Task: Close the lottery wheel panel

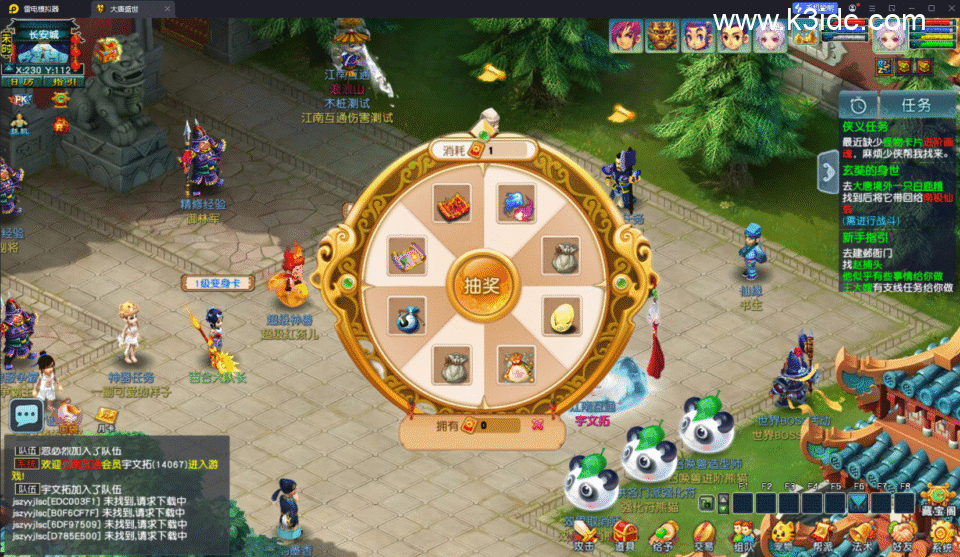Action: click(x=537, y=424)
